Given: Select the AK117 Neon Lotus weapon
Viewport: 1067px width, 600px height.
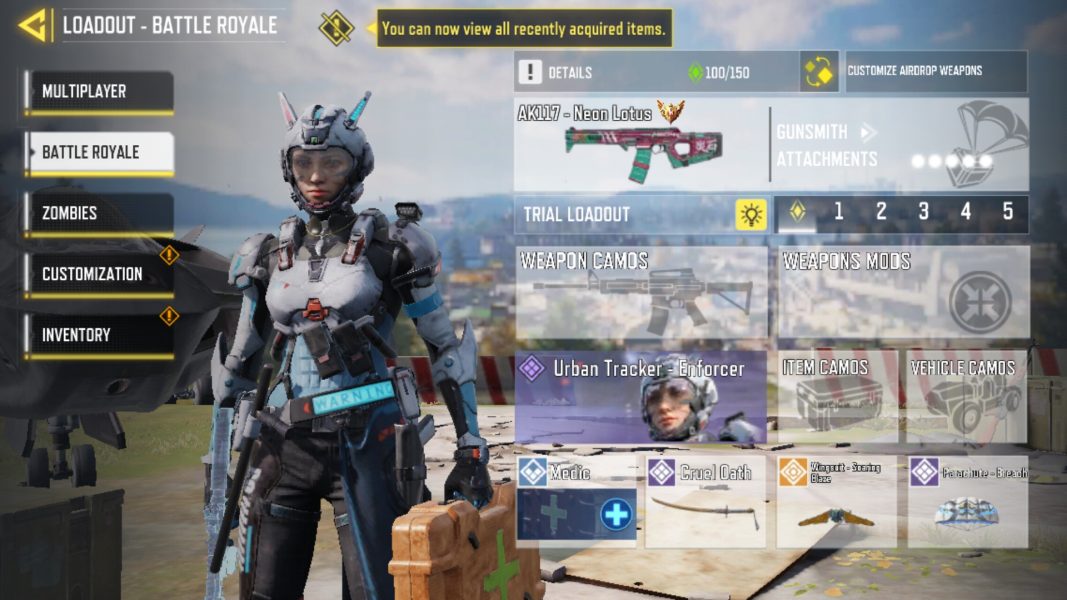Looking at the screenshot, I should [640, 145].
